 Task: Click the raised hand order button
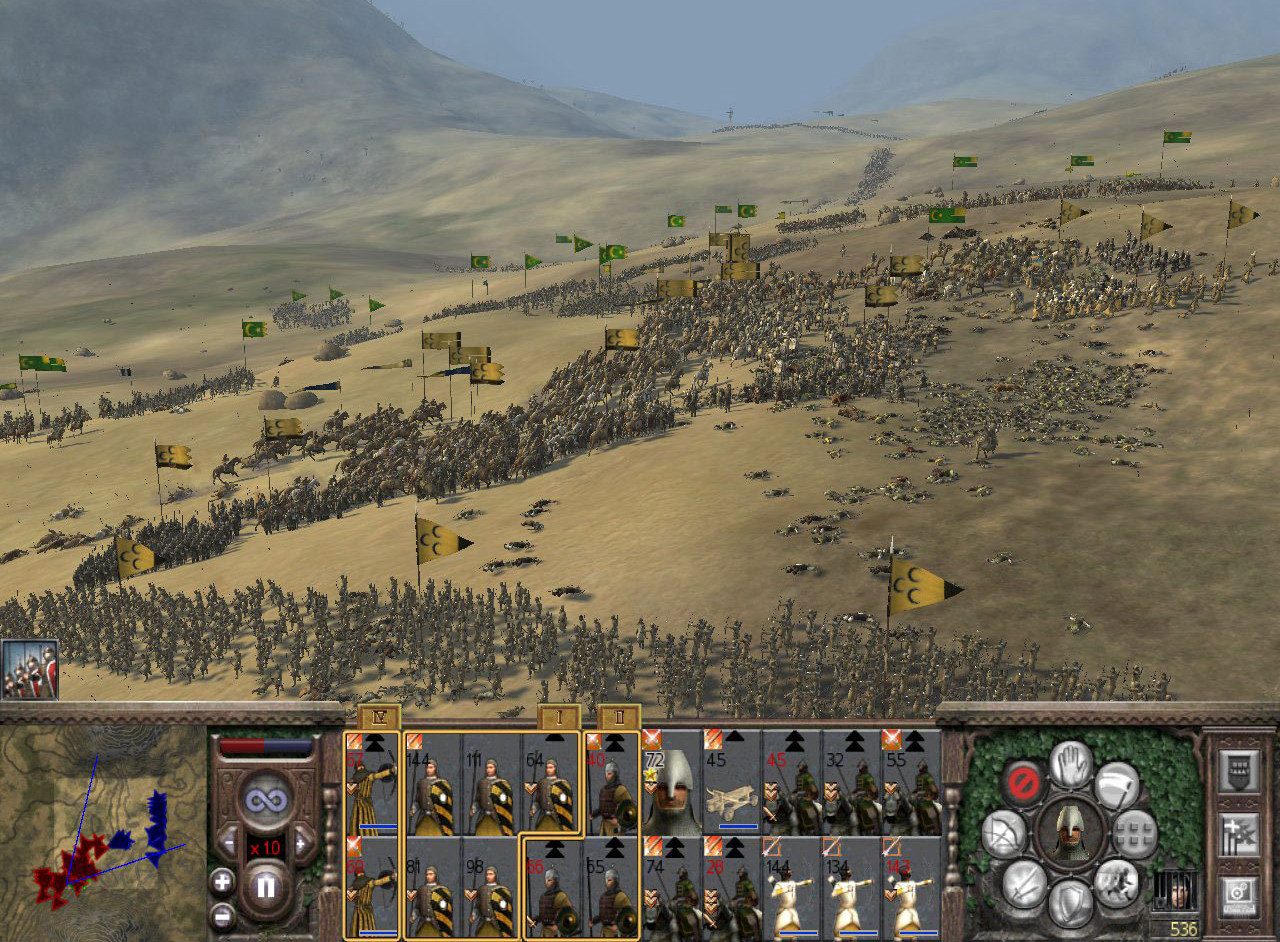(x=1070, y=764)
